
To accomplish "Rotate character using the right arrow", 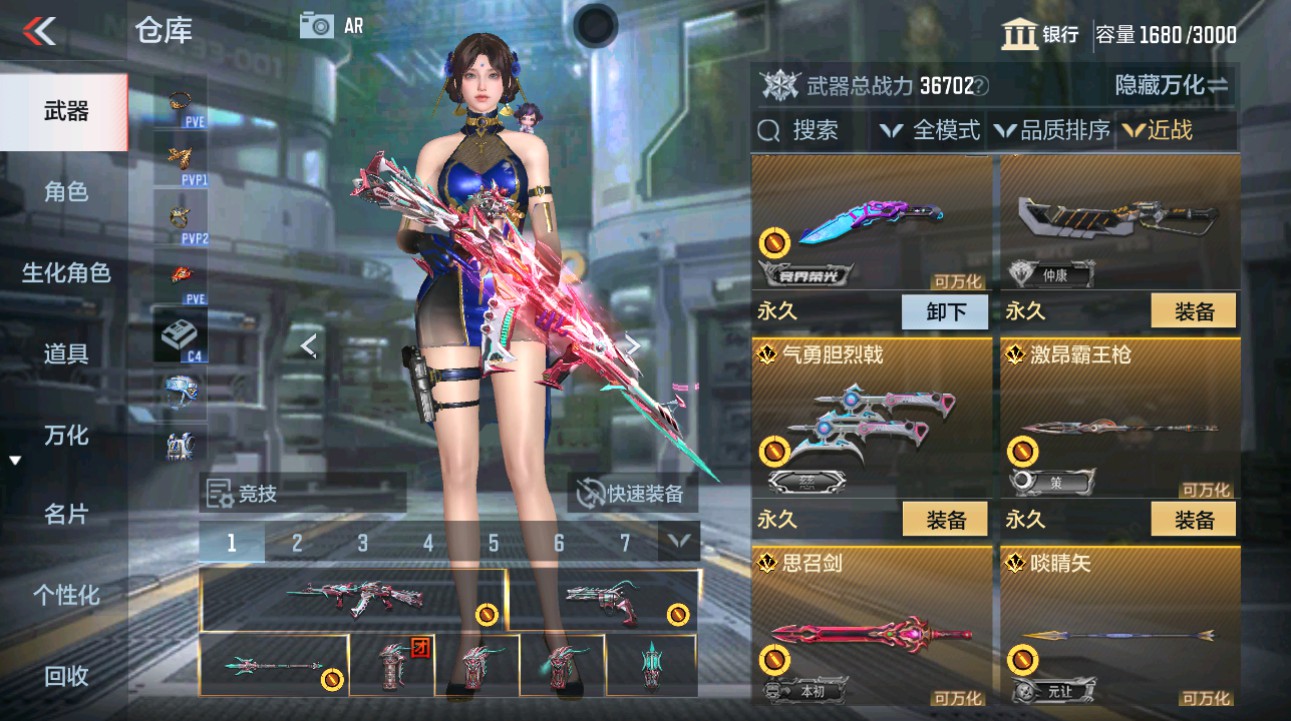I will point(633,342).
